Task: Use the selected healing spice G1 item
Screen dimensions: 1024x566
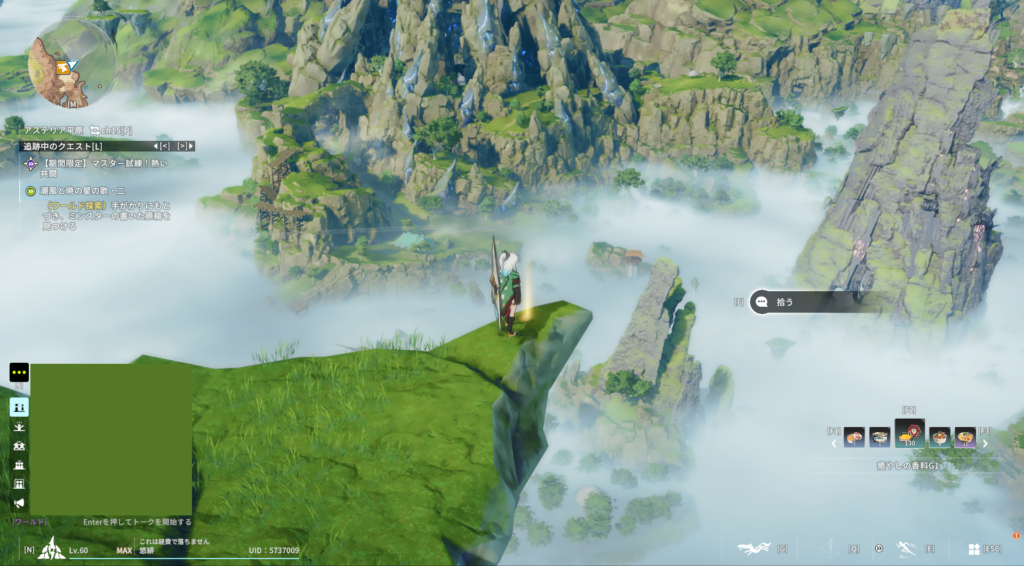Action: [909, 435]
